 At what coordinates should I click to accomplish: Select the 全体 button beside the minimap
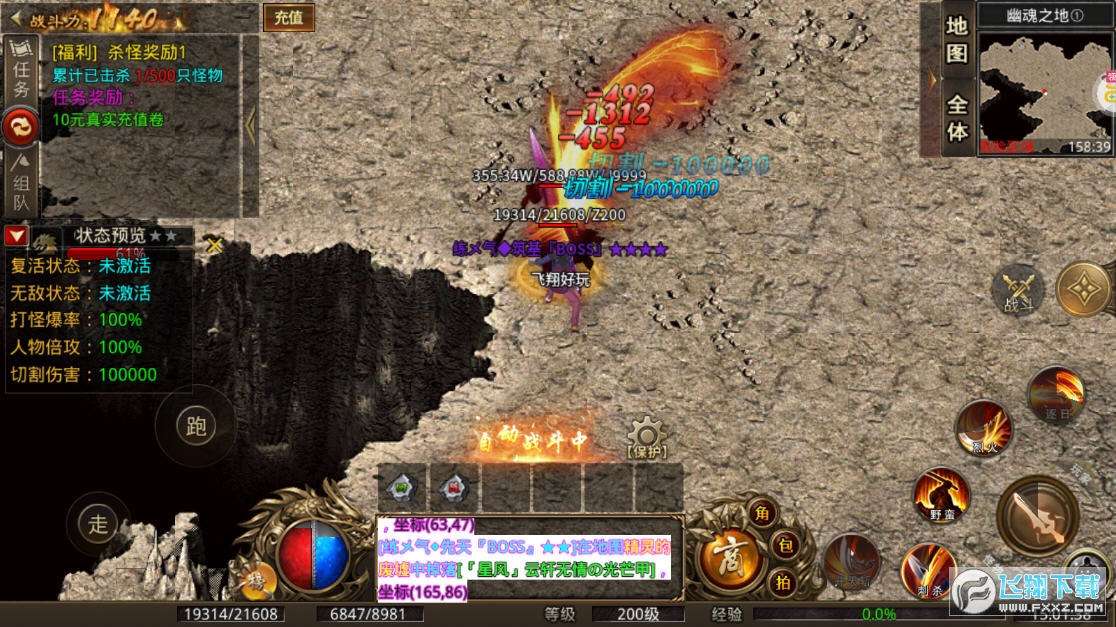(957, 118)
